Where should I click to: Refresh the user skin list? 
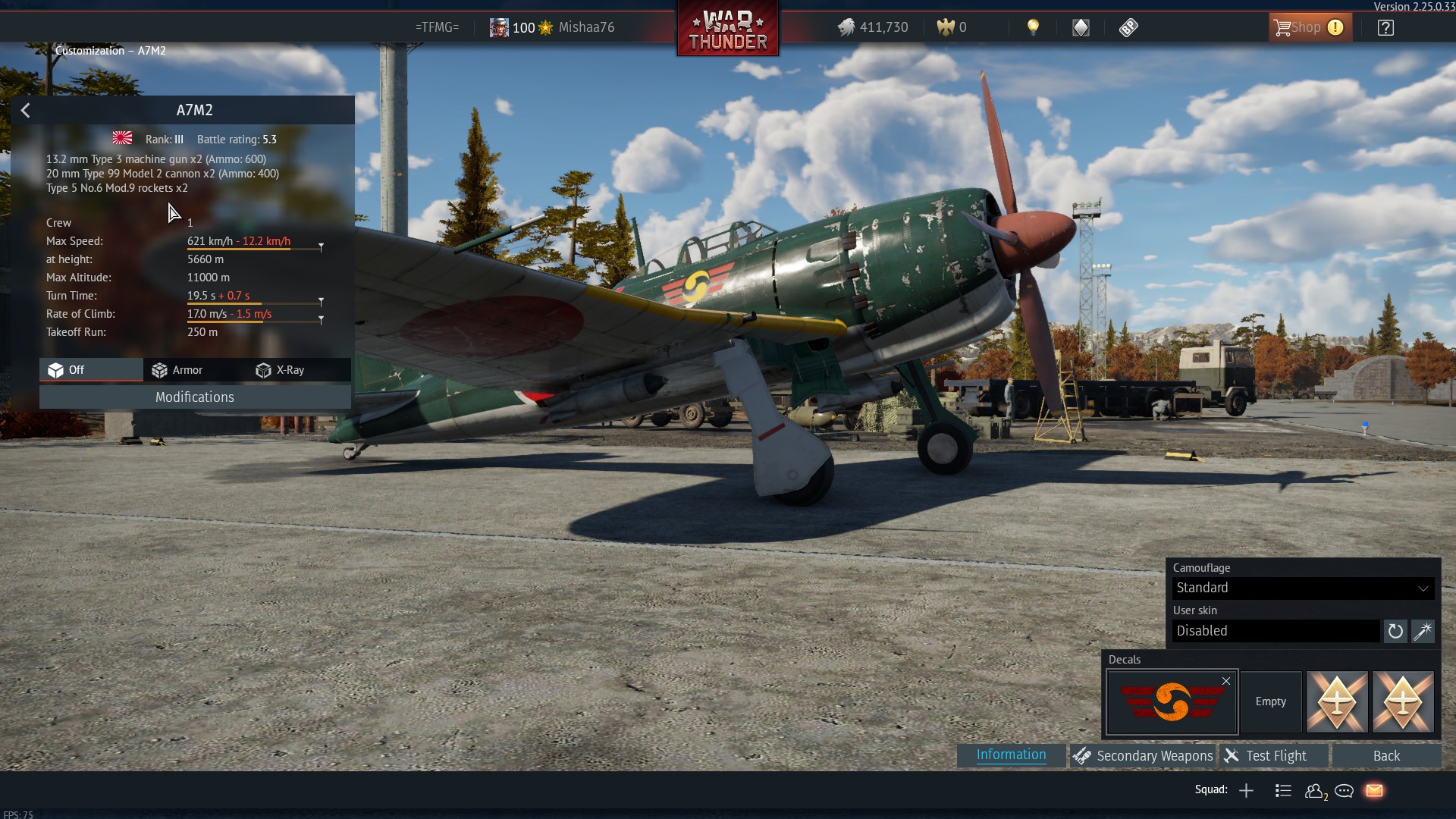coord(1395,631)
